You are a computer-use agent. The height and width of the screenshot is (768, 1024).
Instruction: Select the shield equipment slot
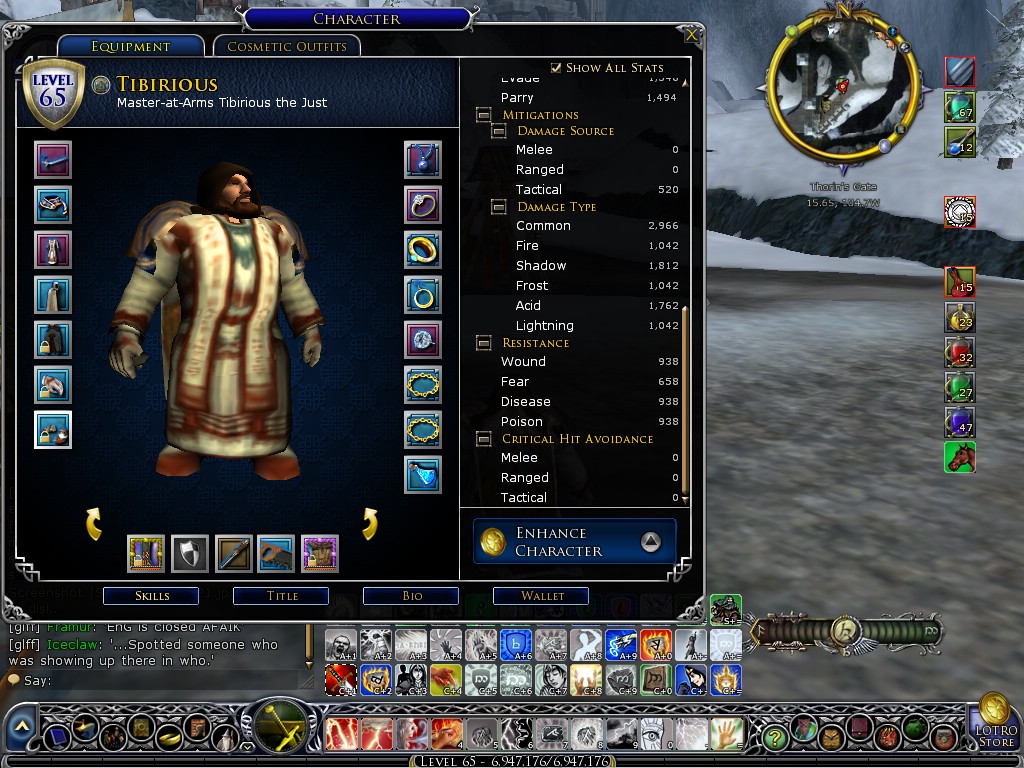189,553
